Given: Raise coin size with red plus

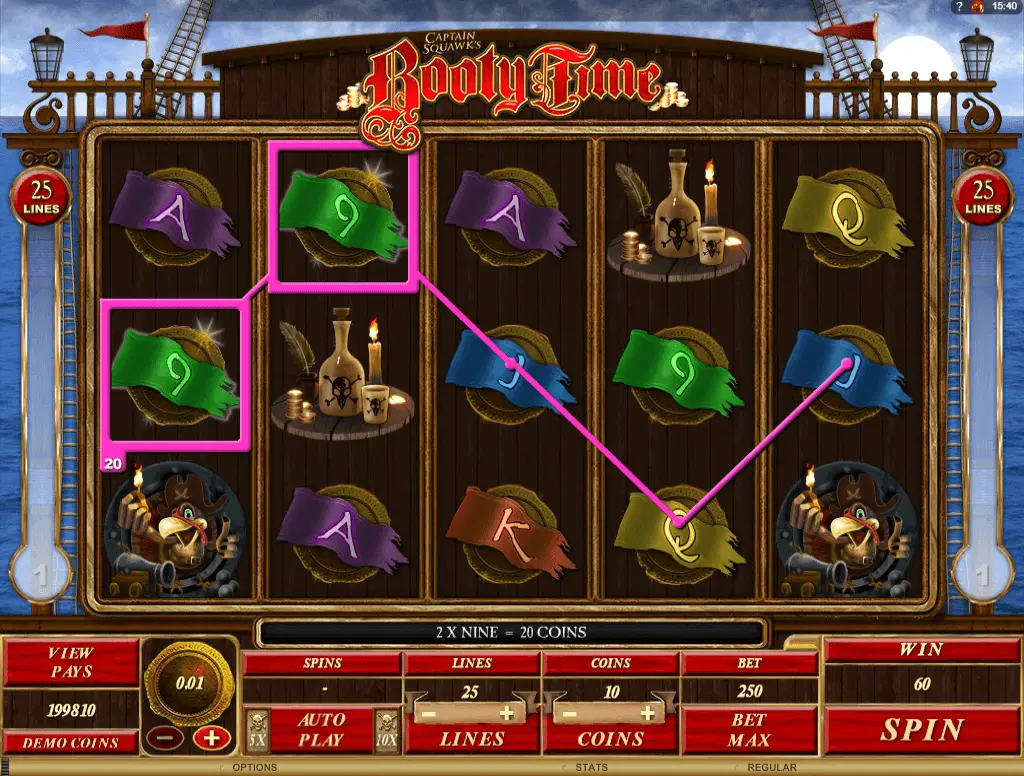Looking at the screenshot, I should [x=211, y=738].
